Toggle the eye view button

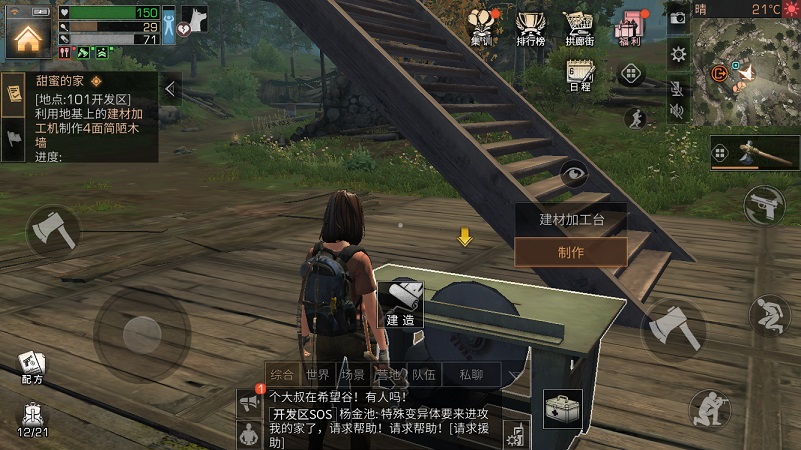point(574,175)
